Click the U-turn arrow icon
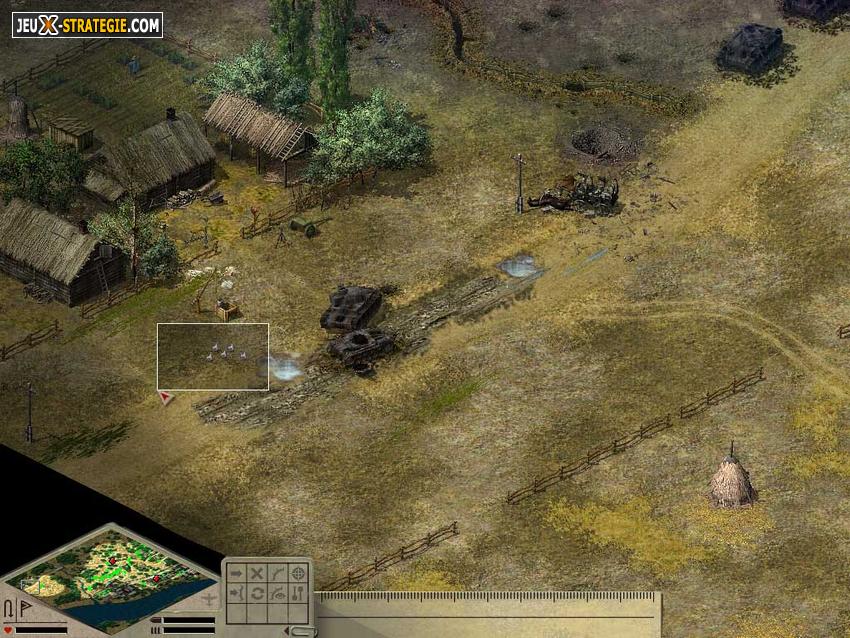 coord(9,609)
